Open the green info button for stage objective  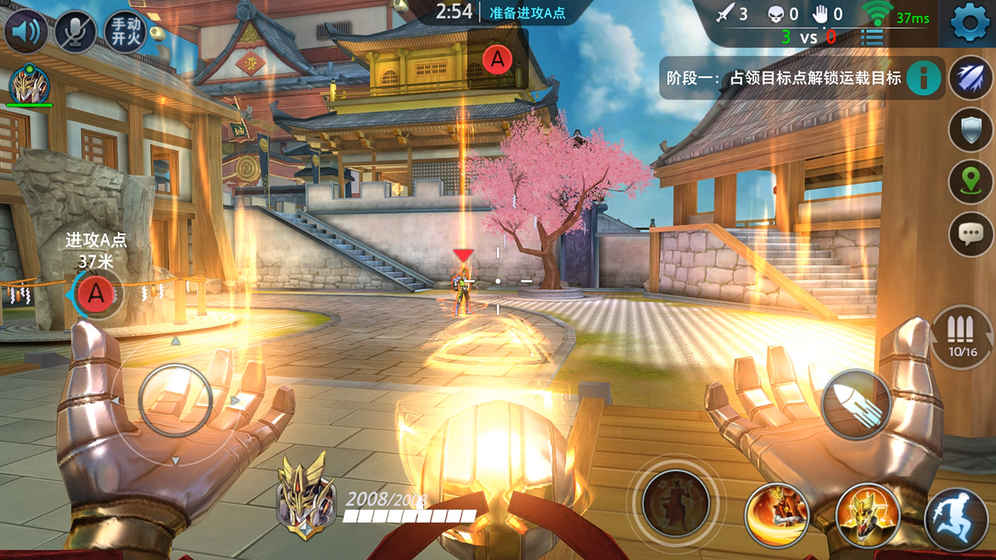tap(925, 77)
